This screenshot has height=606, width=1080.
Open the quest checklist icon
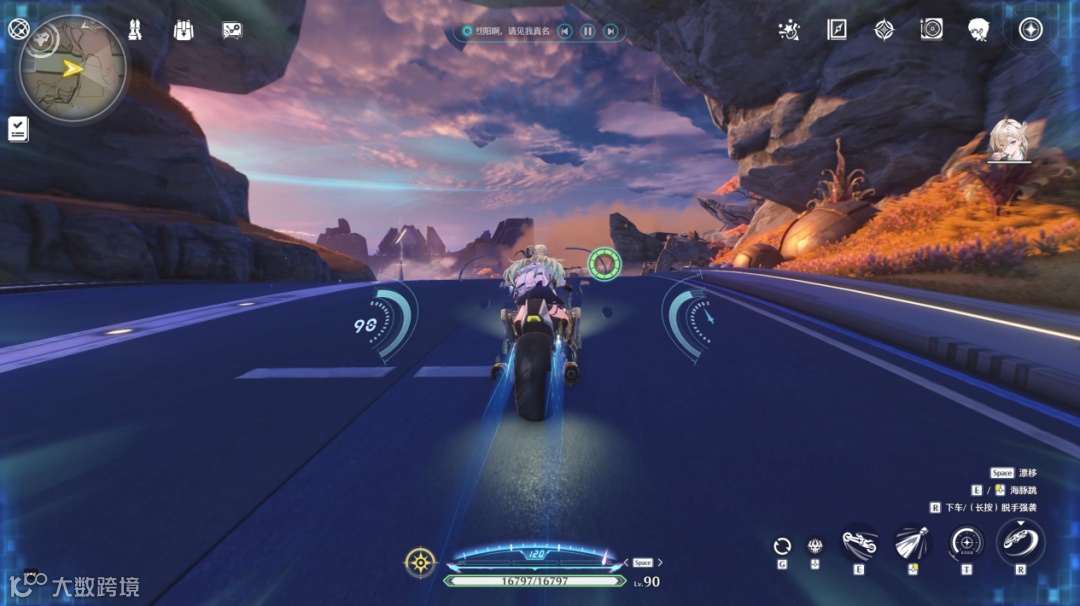pyautogui.click(x=18, y=128)
